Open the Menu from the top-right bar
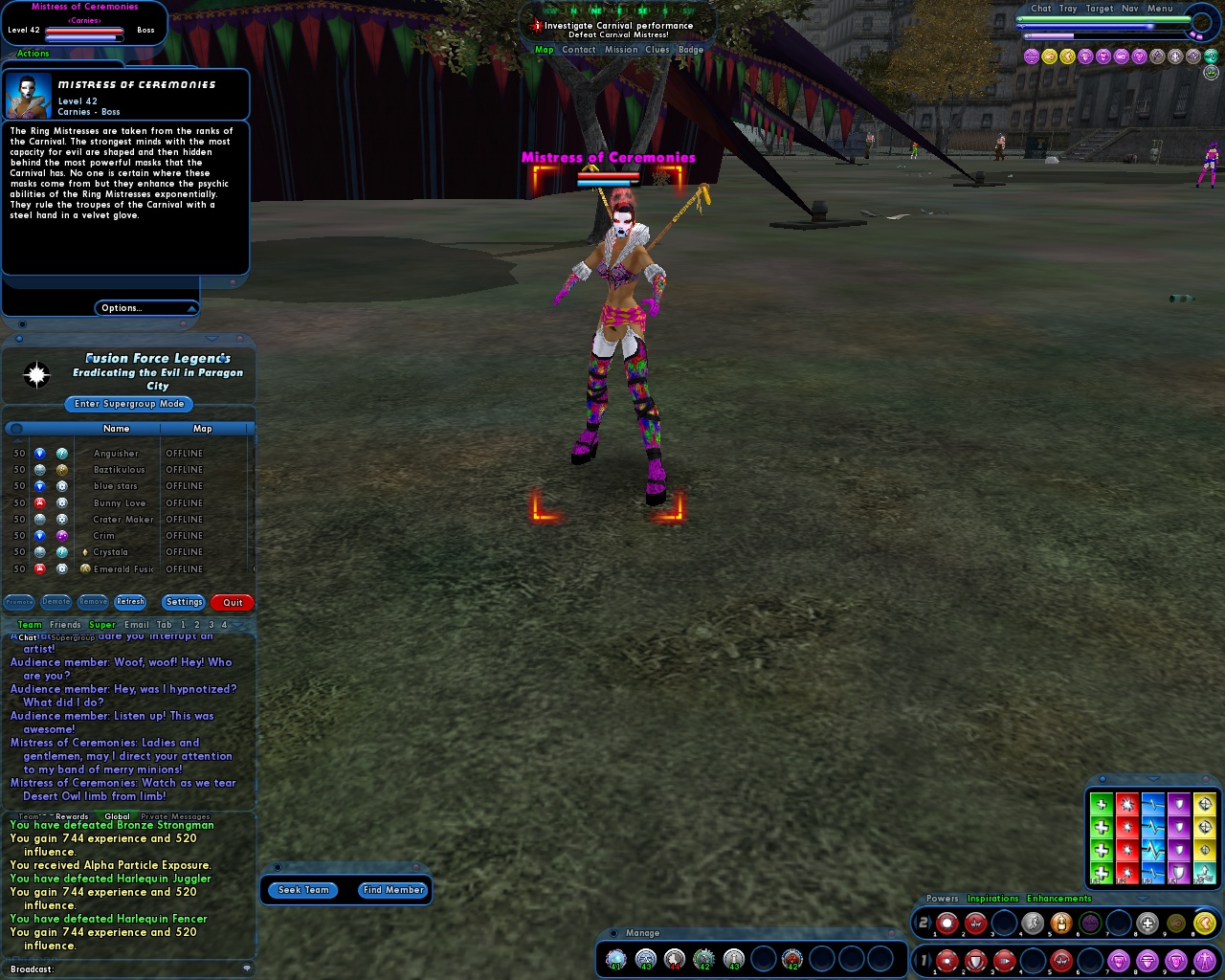 (x=1160, y=8)
